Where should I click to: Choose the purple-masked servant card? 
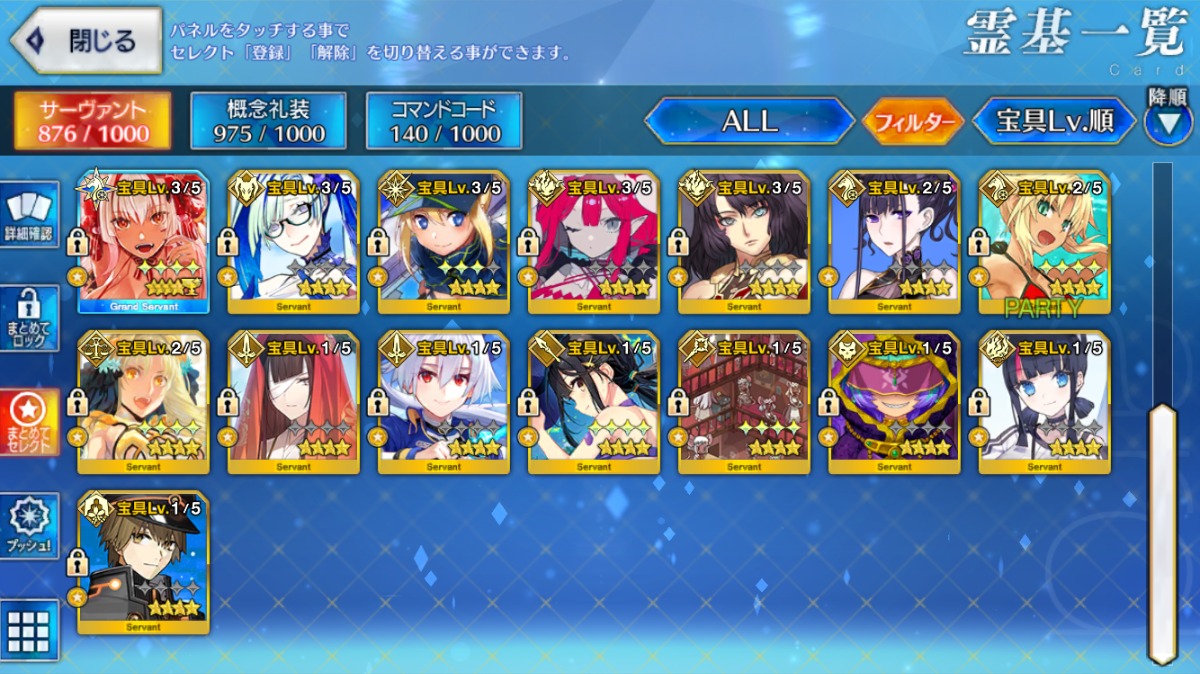click(894, 402)
